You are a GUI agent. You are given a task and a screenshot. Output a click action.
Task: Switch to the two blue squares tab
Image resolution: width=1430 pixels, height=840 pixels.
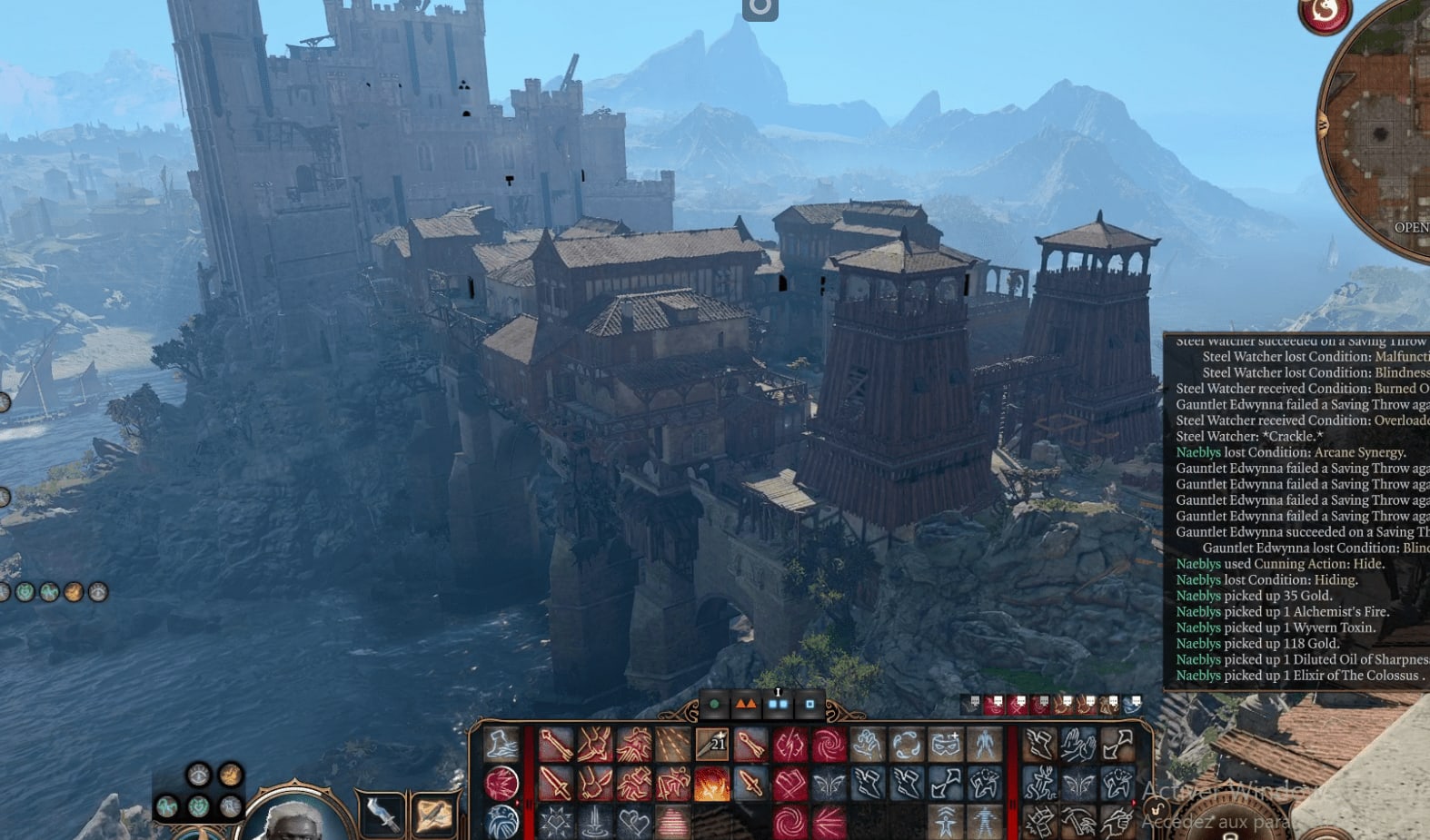tap(778, 704)
